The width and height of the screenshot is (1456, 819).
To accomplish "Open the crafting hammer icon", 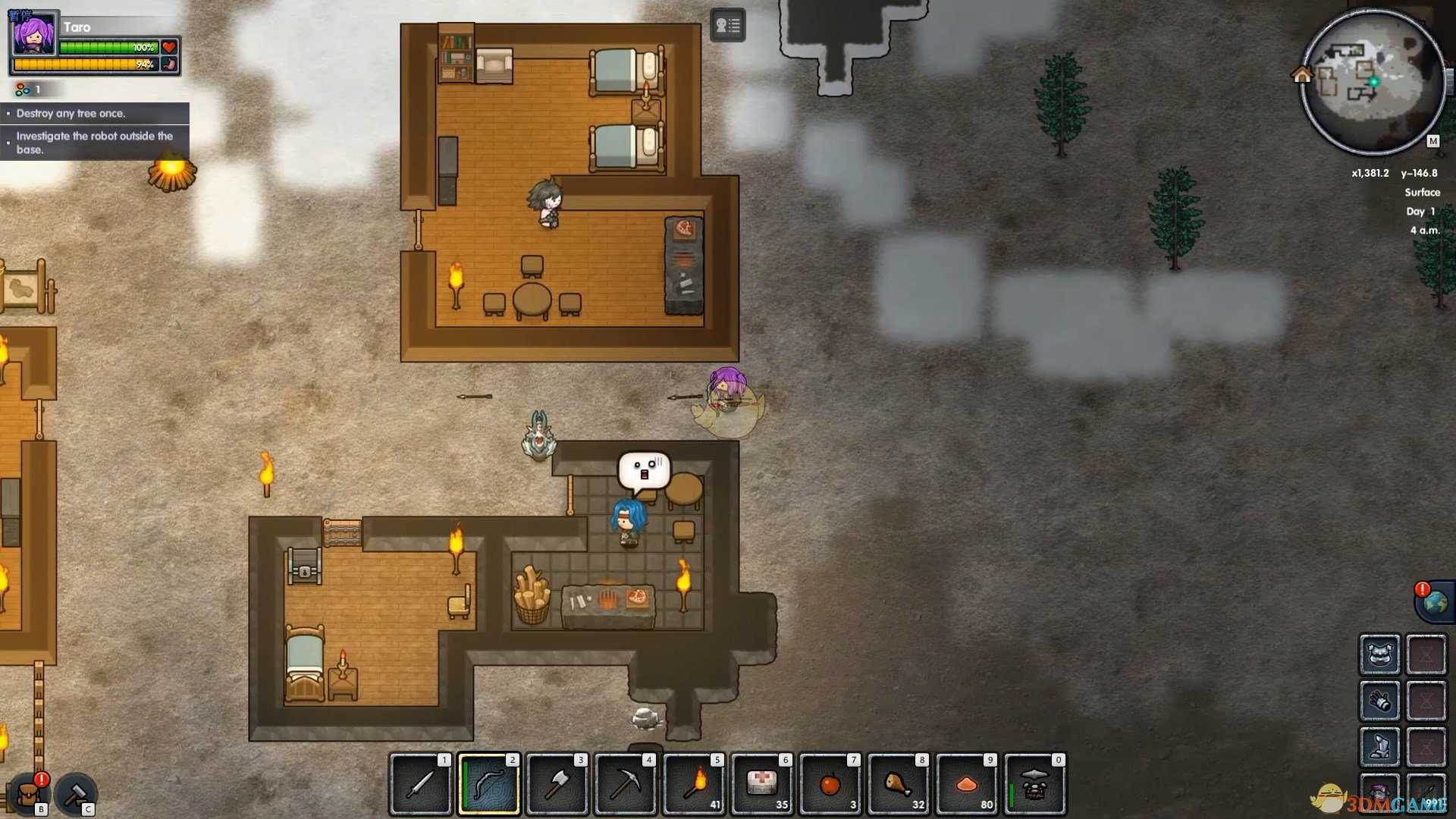I will (x=76, y=794).
